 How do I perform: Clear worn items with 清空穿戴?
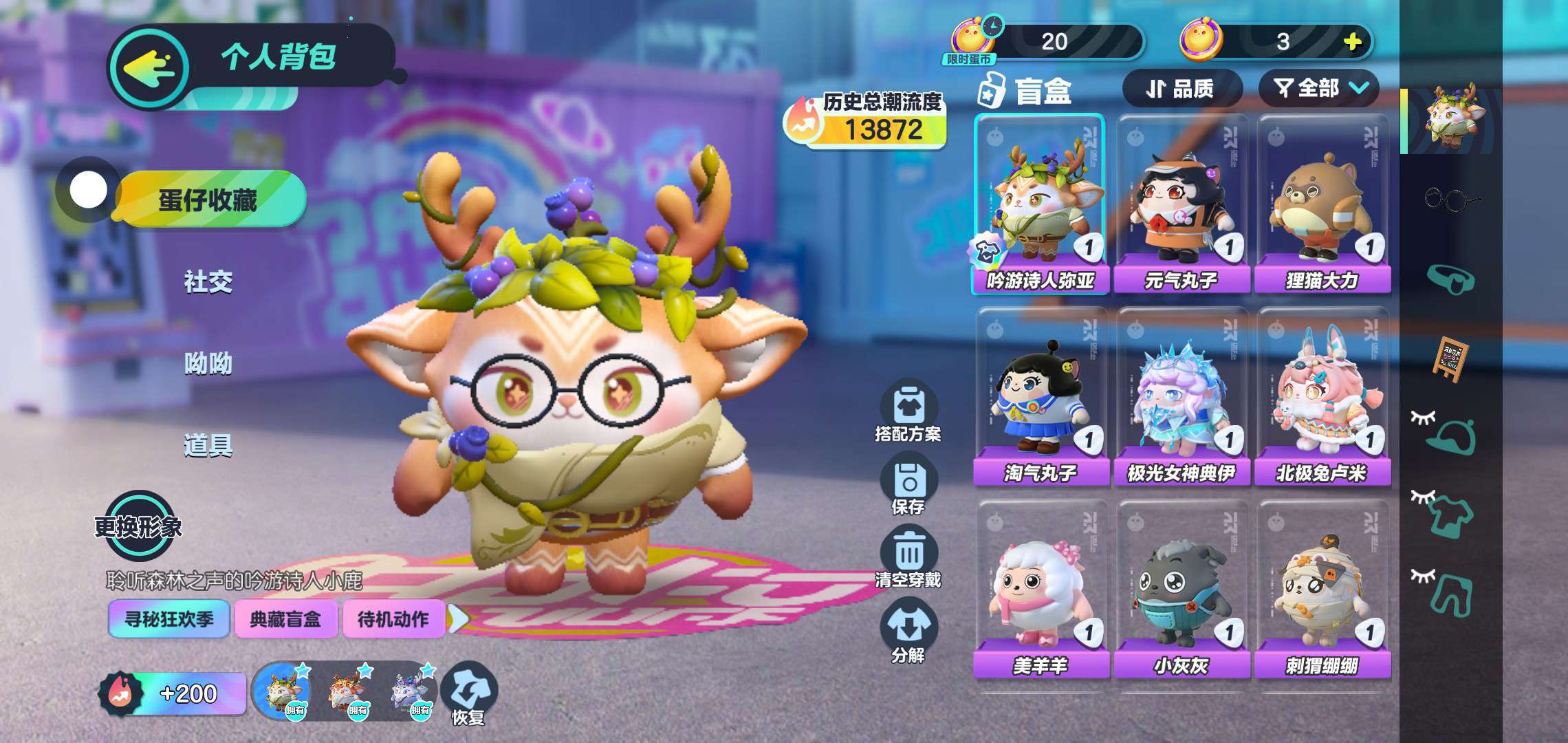click(x=908, y=559)
